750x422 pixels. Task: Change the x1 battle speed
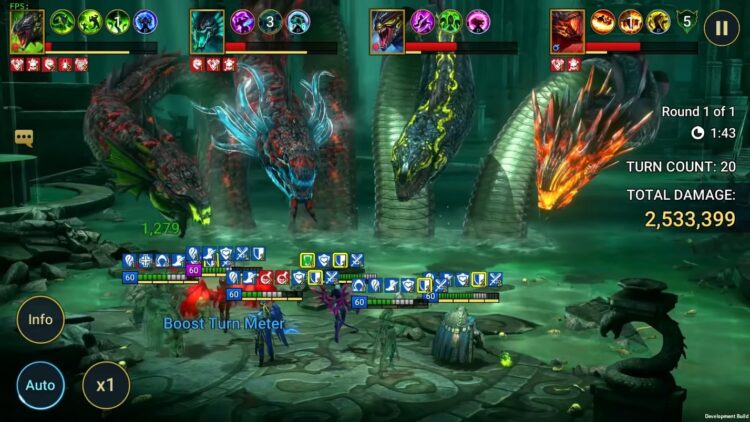coord(105,385)
